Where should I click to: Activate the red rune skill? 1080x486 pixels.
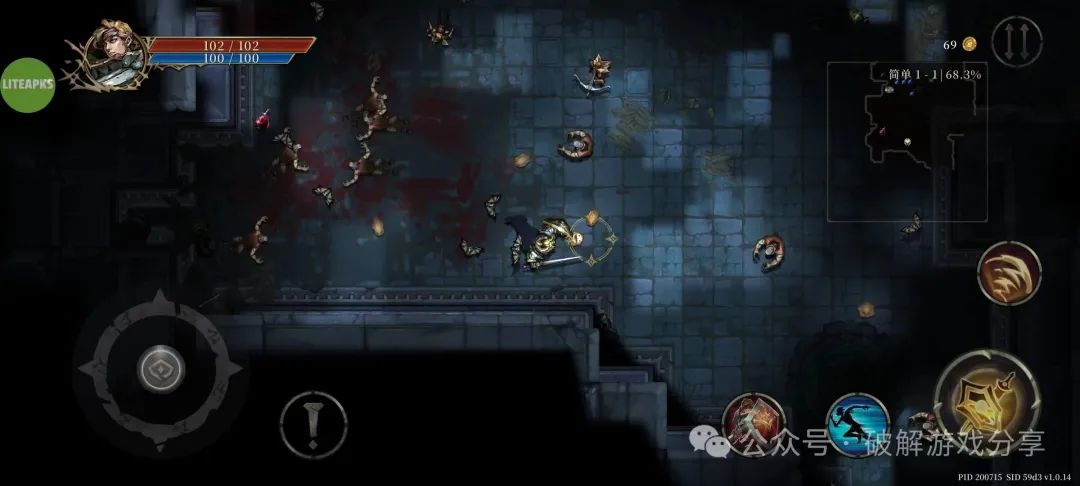[753, 424]
